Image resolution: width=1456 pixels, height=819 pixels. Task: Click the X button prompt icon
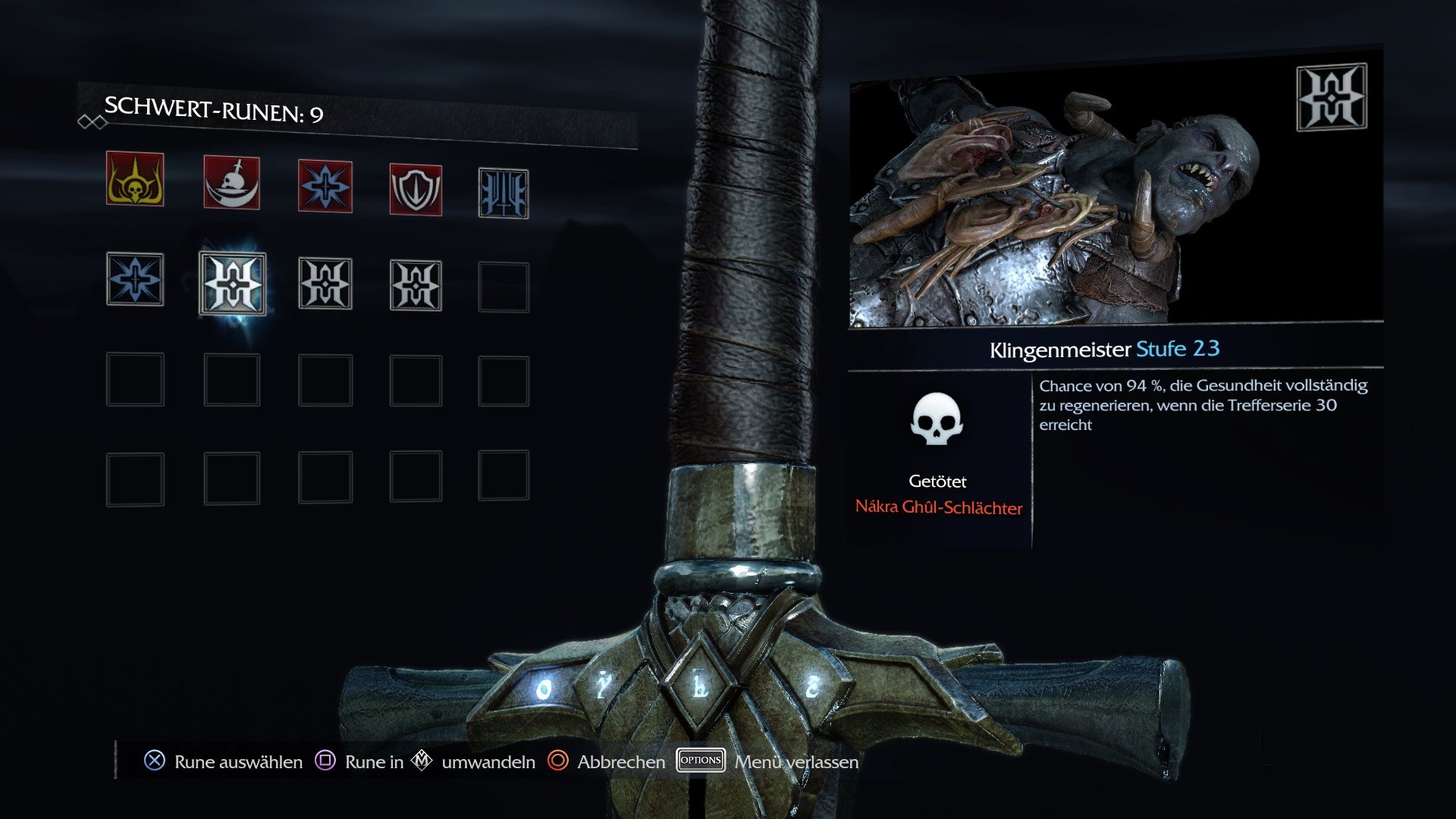154,761
